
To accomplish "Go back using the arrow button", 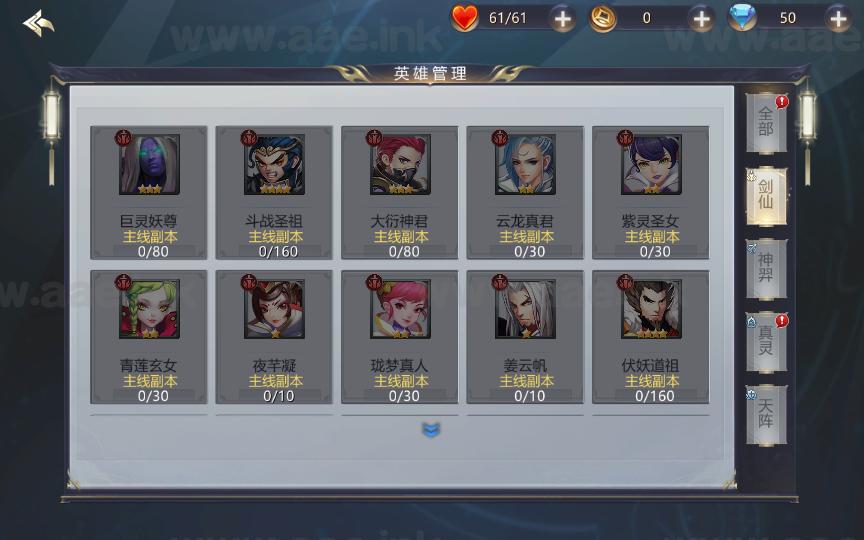I will [38, 22].
